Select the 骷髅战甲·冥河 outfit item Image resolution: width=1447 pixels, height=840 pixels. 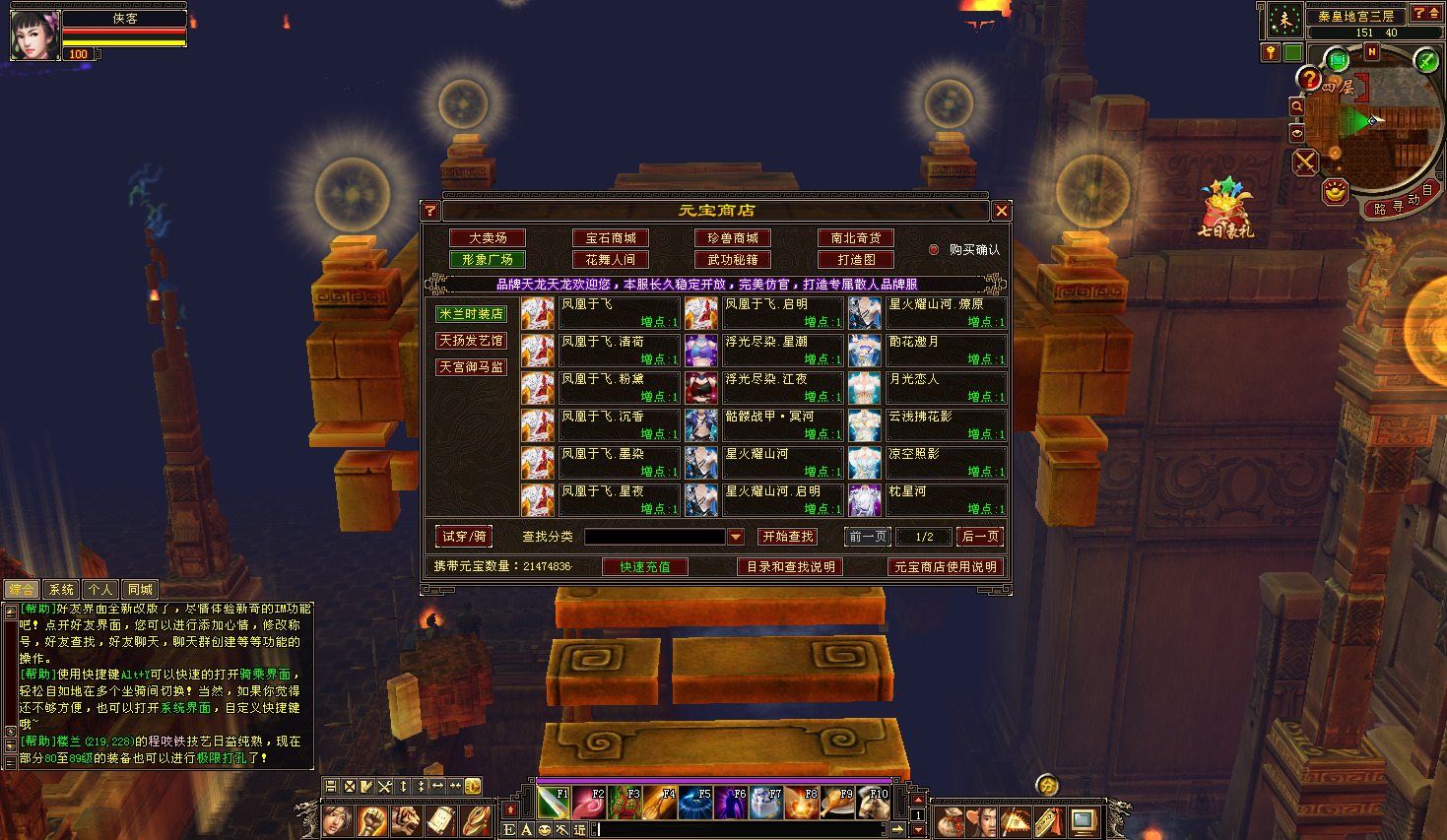(768, 417)
